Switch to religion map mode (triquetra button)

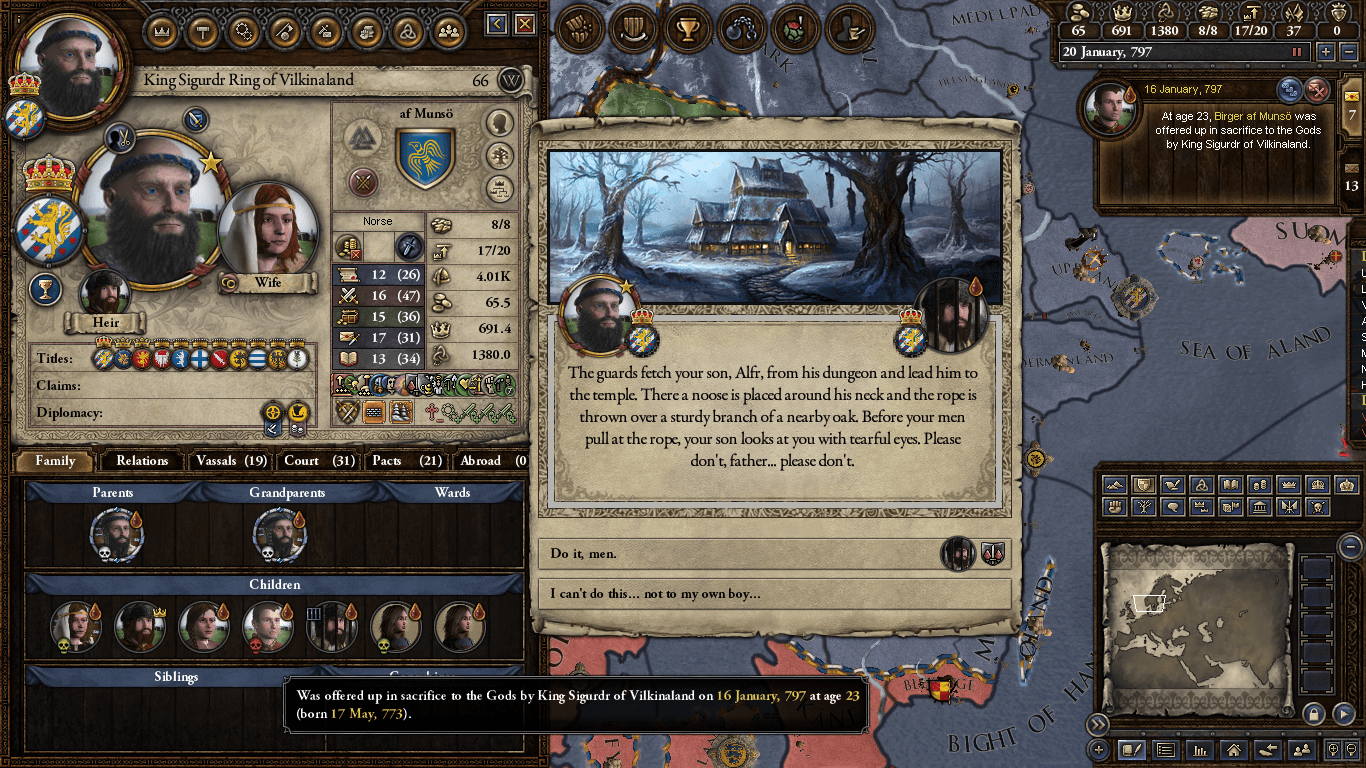tap(1203, 485)
